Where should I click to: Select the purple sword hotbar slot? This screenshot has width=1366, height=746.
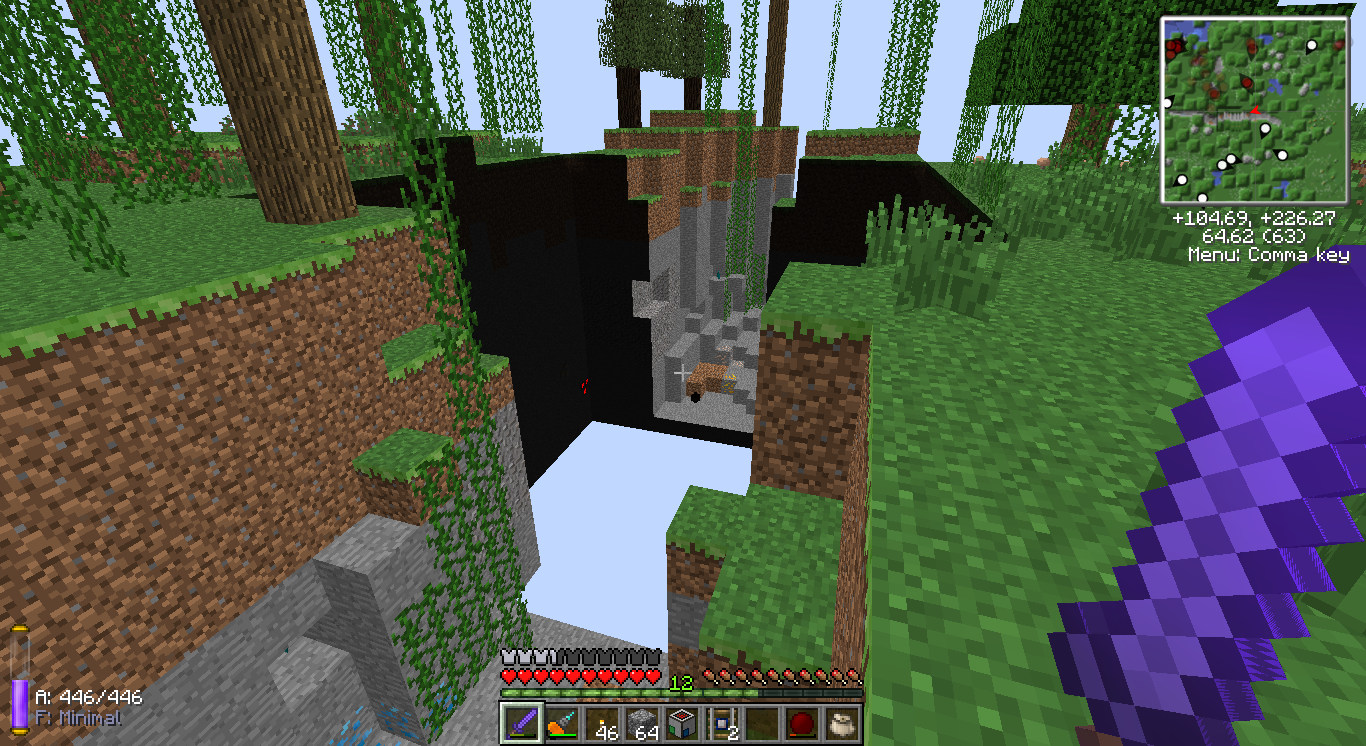[520, 723]
